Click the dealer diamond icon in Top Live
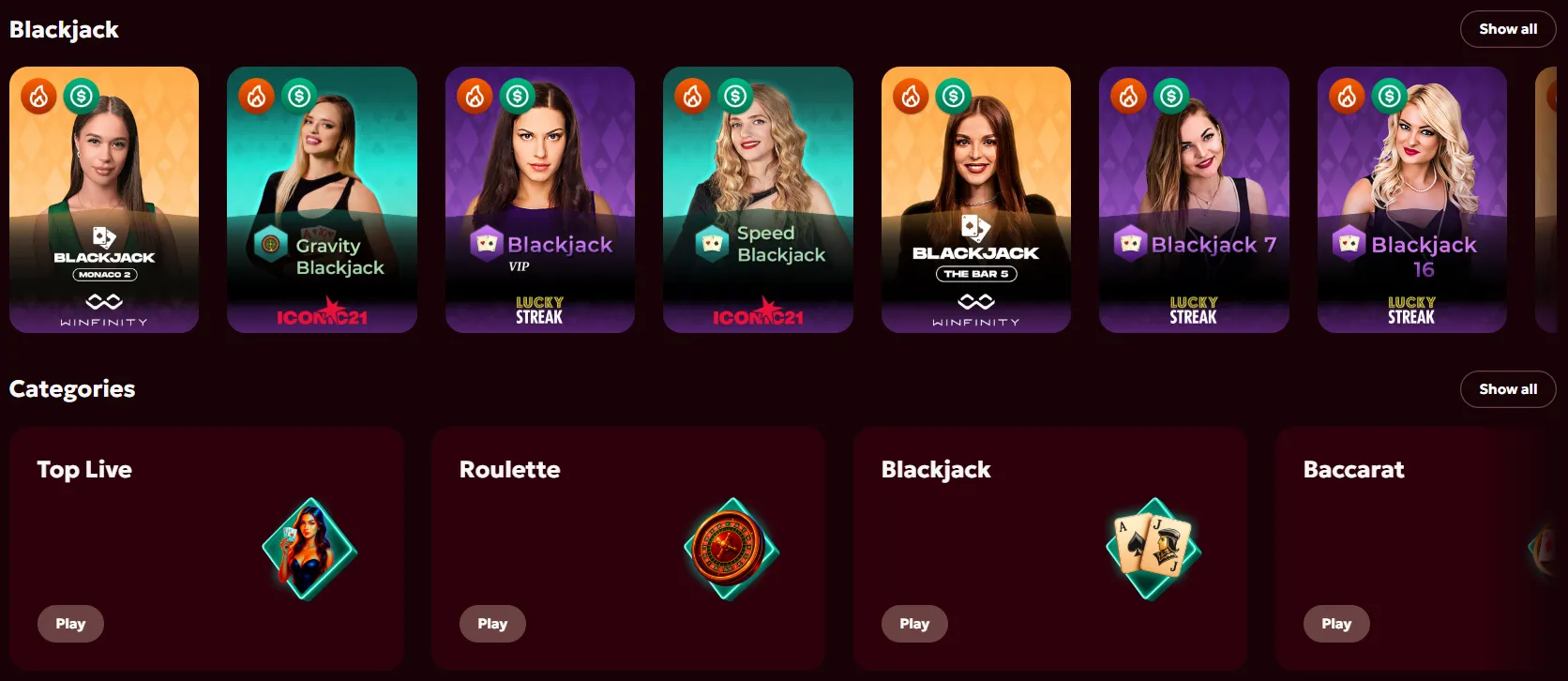 pyautogui.click(x=308, y=548)
